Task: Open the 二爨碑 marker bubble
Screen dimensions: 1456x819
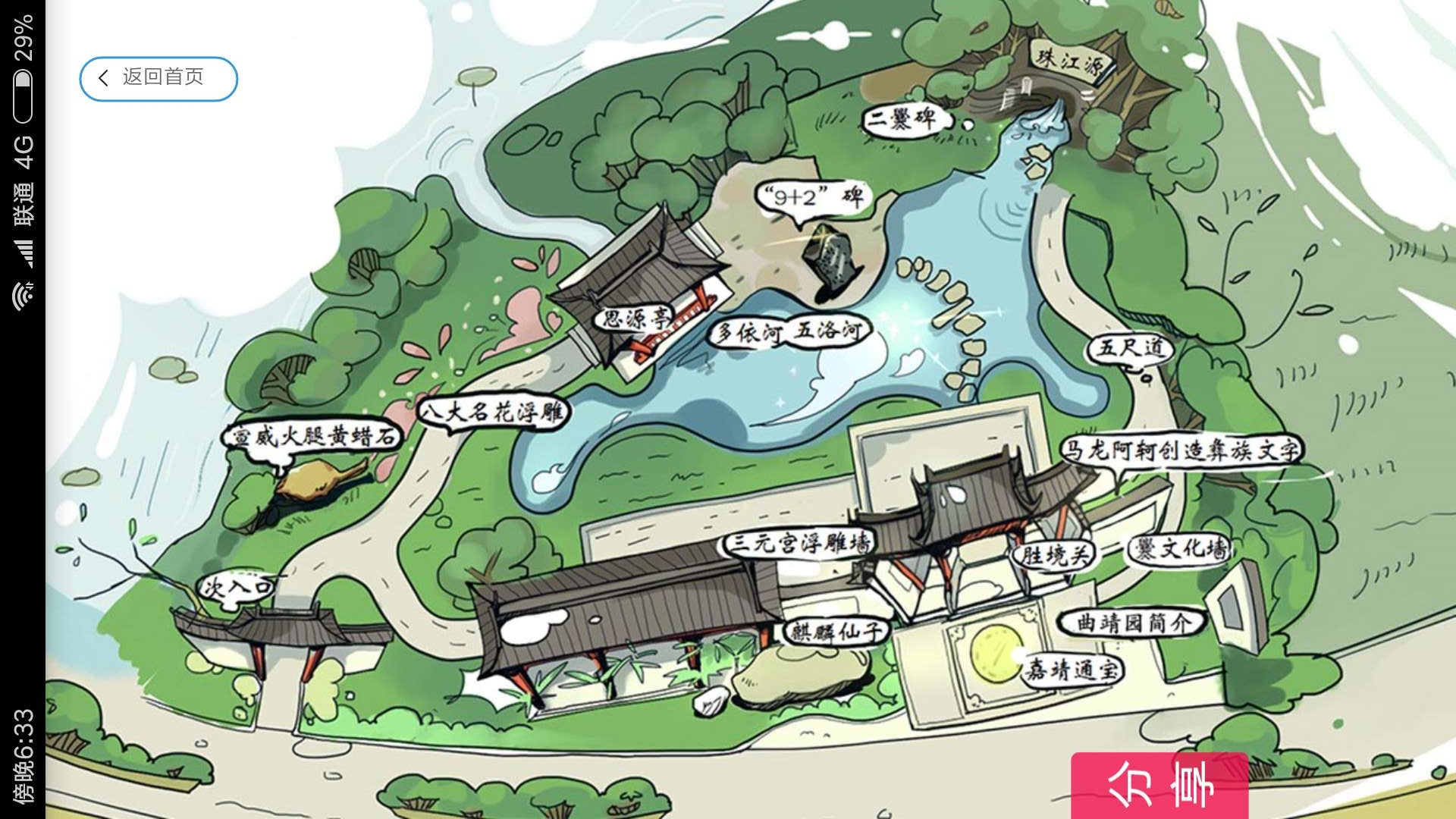Action: coord(902,119)
